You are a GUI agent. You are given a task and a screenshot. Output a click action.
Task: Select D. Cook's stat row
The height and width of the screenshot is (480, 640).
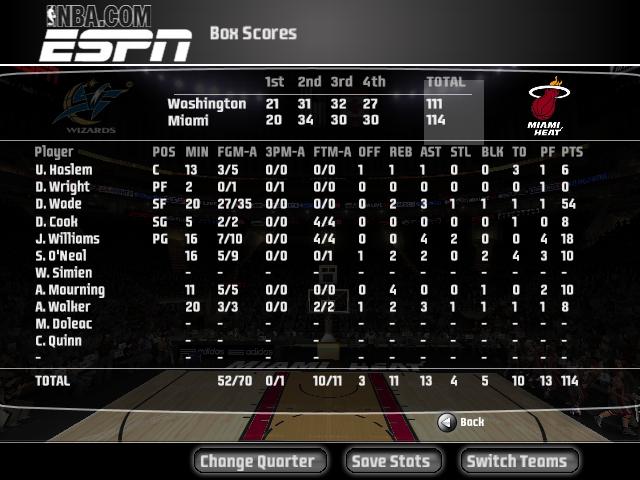pos(56,222)
